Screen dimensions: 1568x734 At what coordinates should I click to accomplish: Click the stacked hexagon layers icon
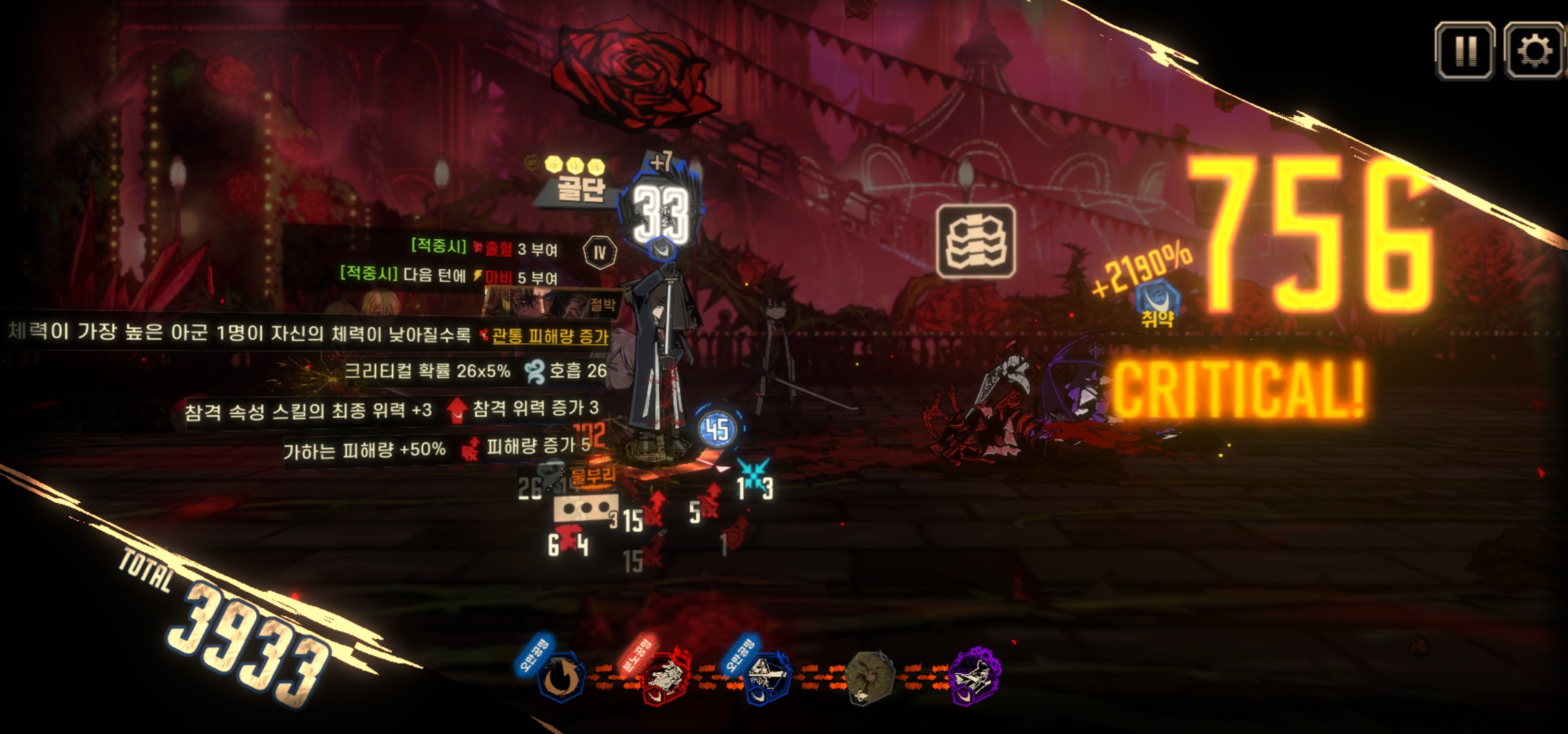coord(976,242)
